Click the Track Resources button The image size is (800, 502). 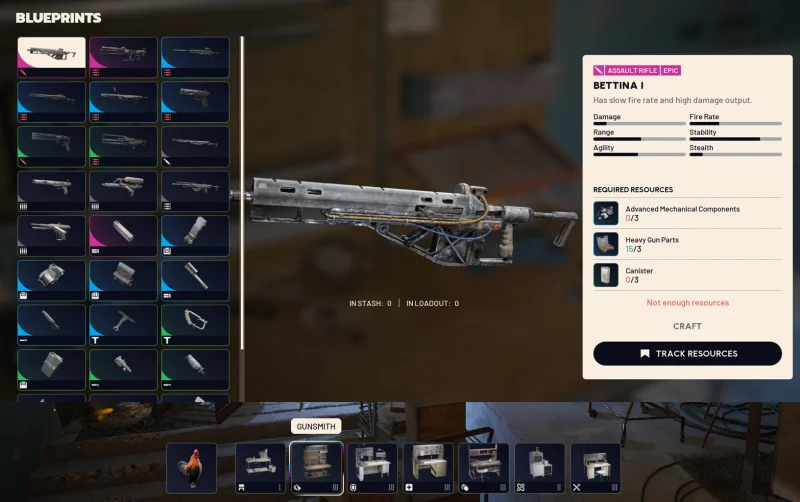(x=687, y=353)
